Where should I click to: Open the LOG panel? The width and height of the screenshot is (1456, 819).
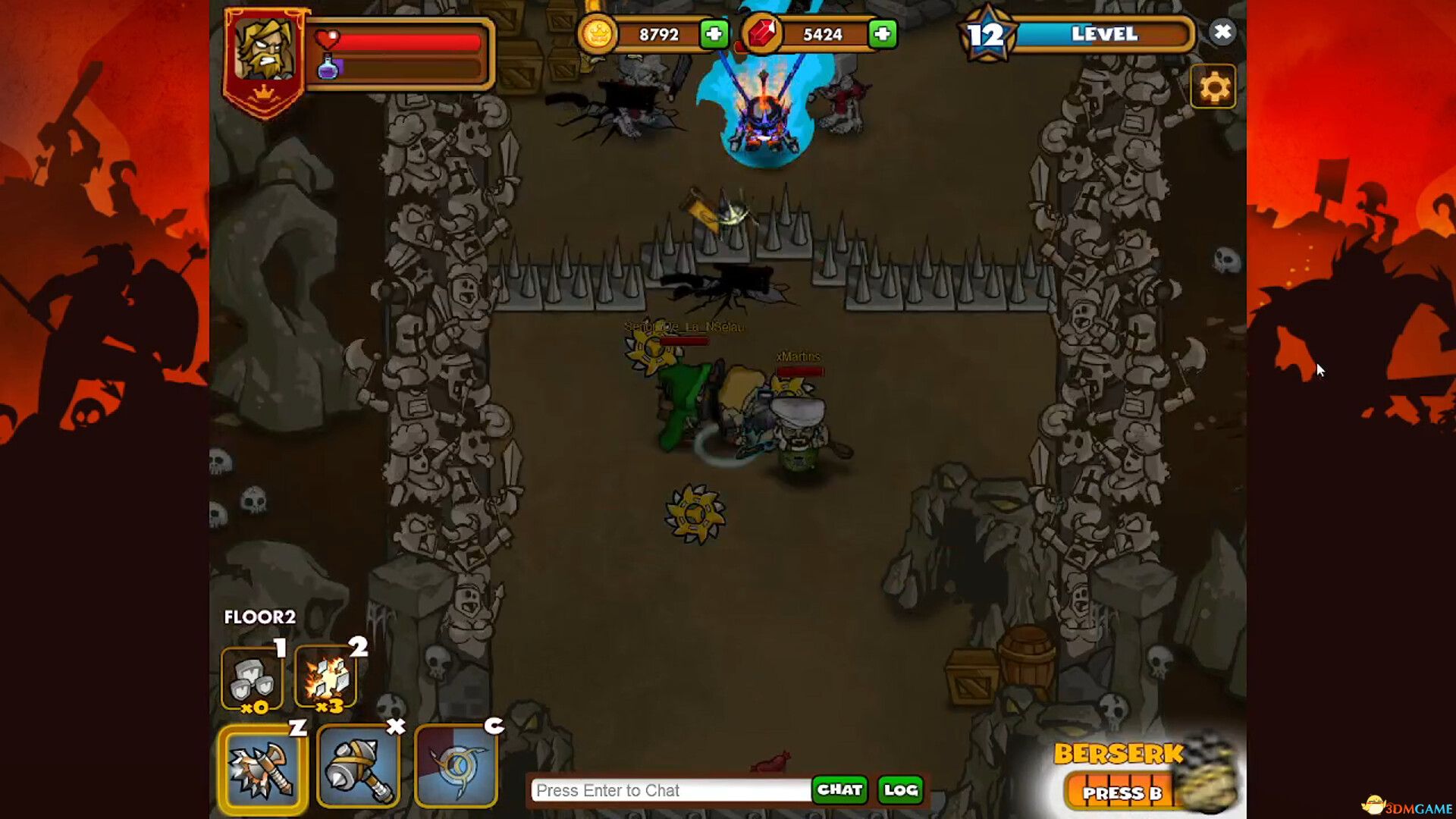click(x=901, y=790)
